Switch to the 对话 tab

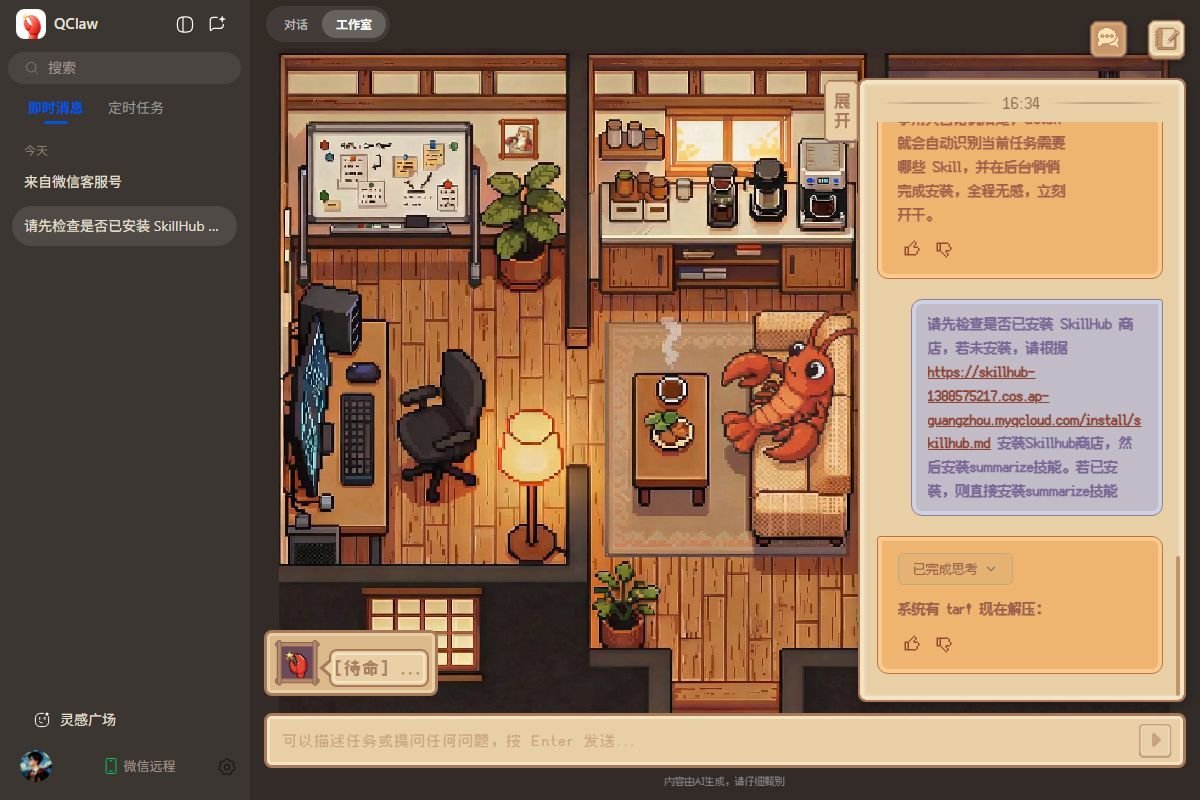[295, 24]
